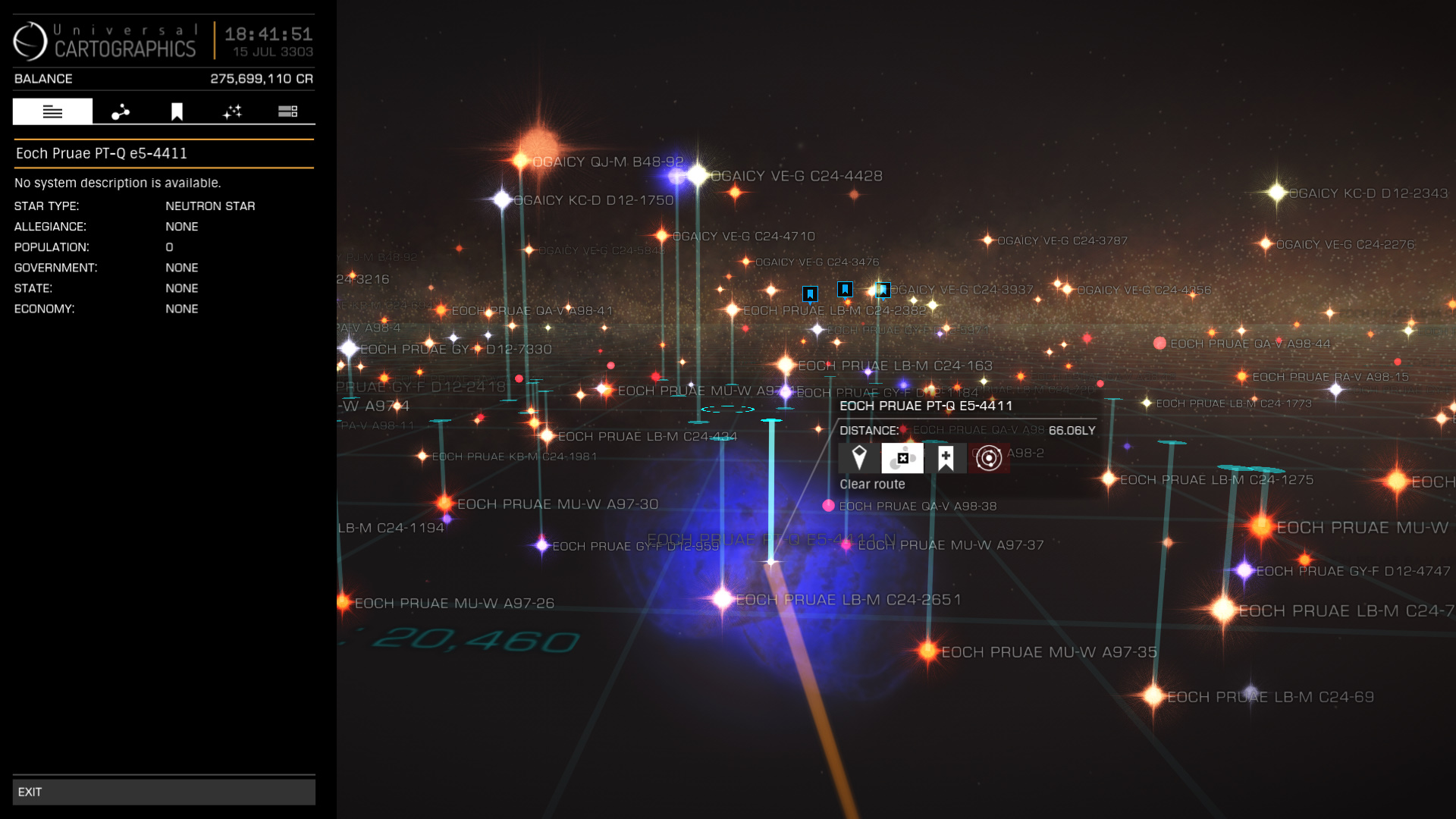Choose the Eoch Pruae MU-W A97-30 star
Viewport: 1456px width, 819px height.
[x=445, y=503]
